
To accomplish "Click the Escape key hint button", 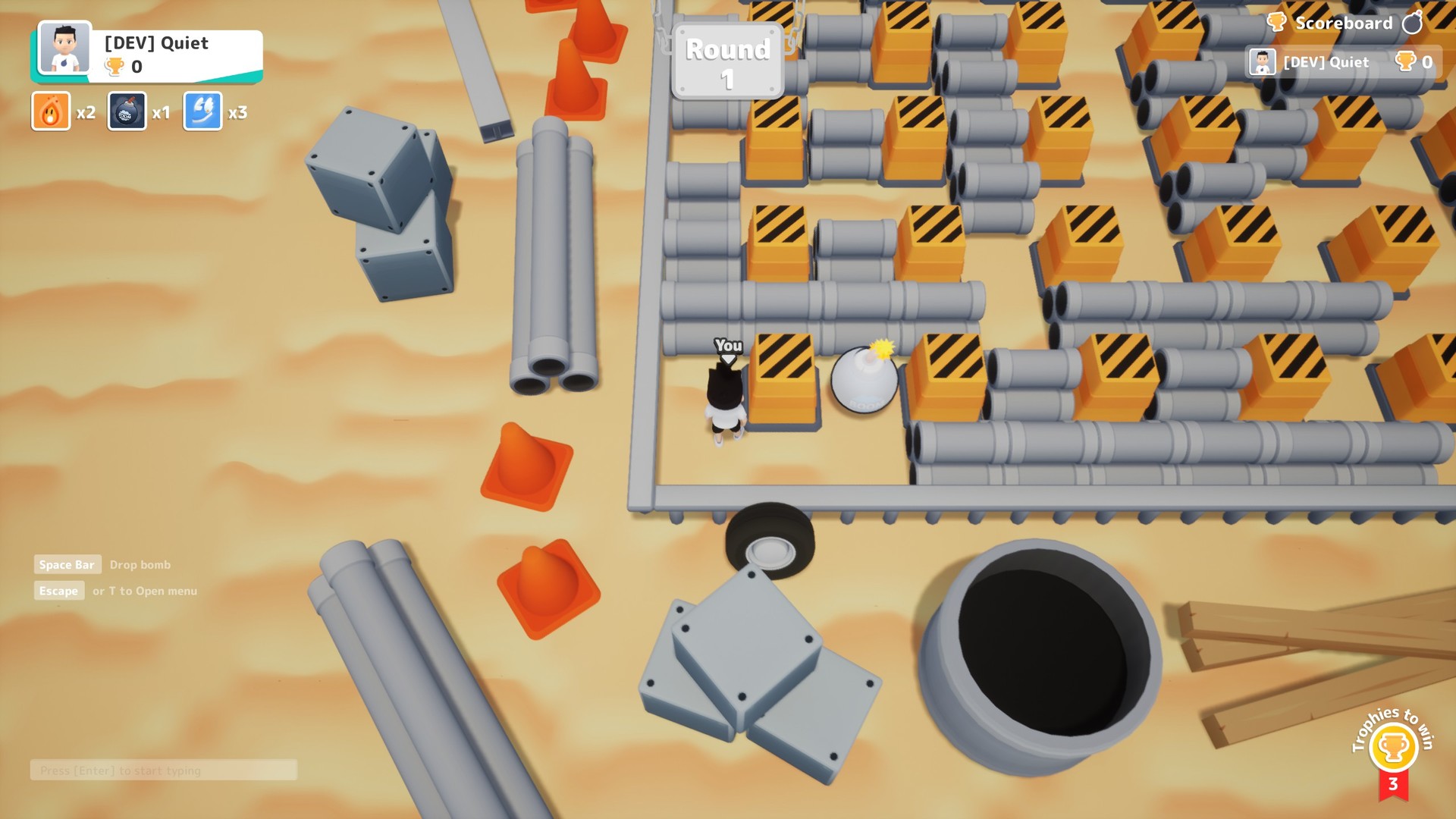I will [59, 591].
